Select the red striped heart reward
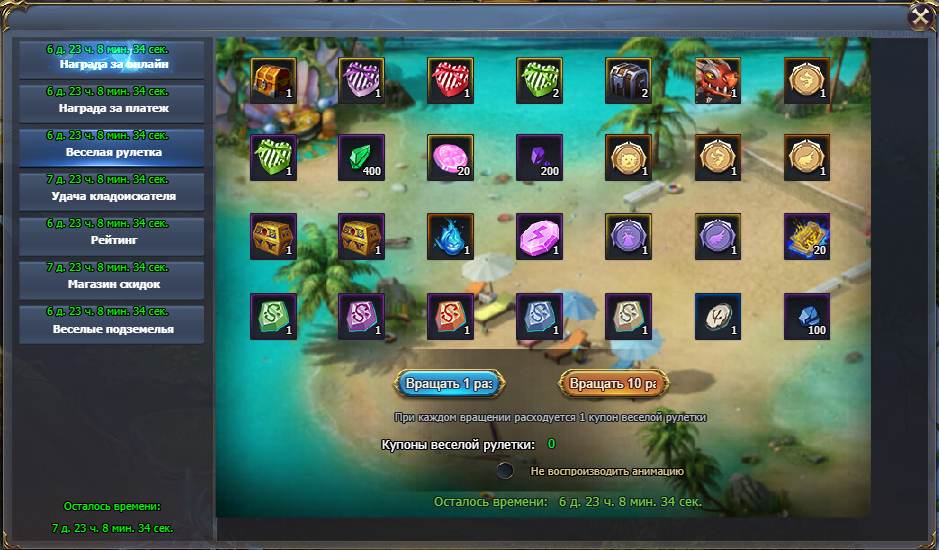This screenshot has width=939, height=550. [x=450, y=81]
